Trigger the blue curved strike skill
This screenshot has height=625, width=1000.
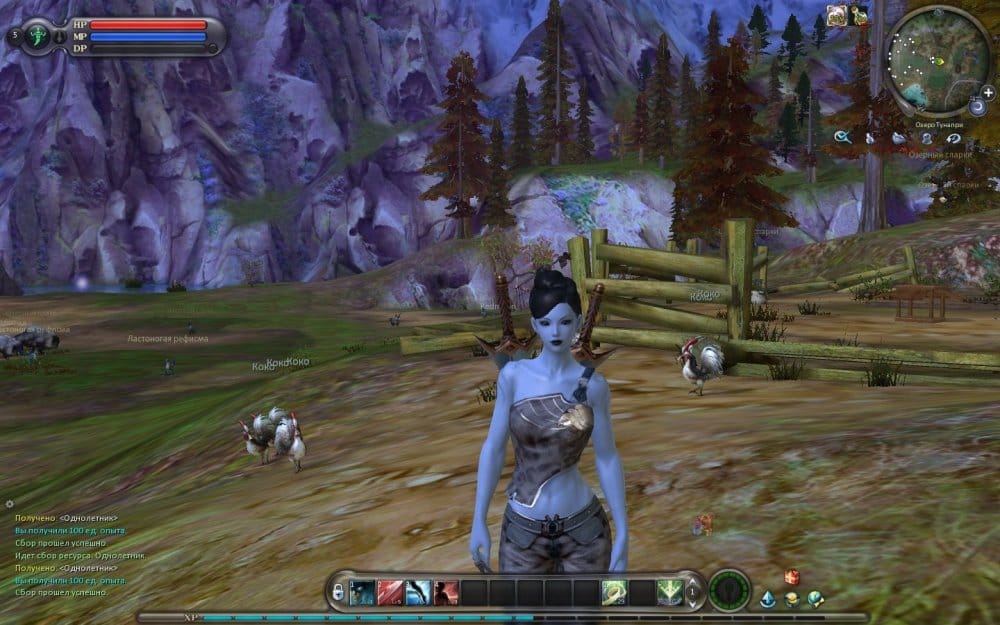pos(419,592)
